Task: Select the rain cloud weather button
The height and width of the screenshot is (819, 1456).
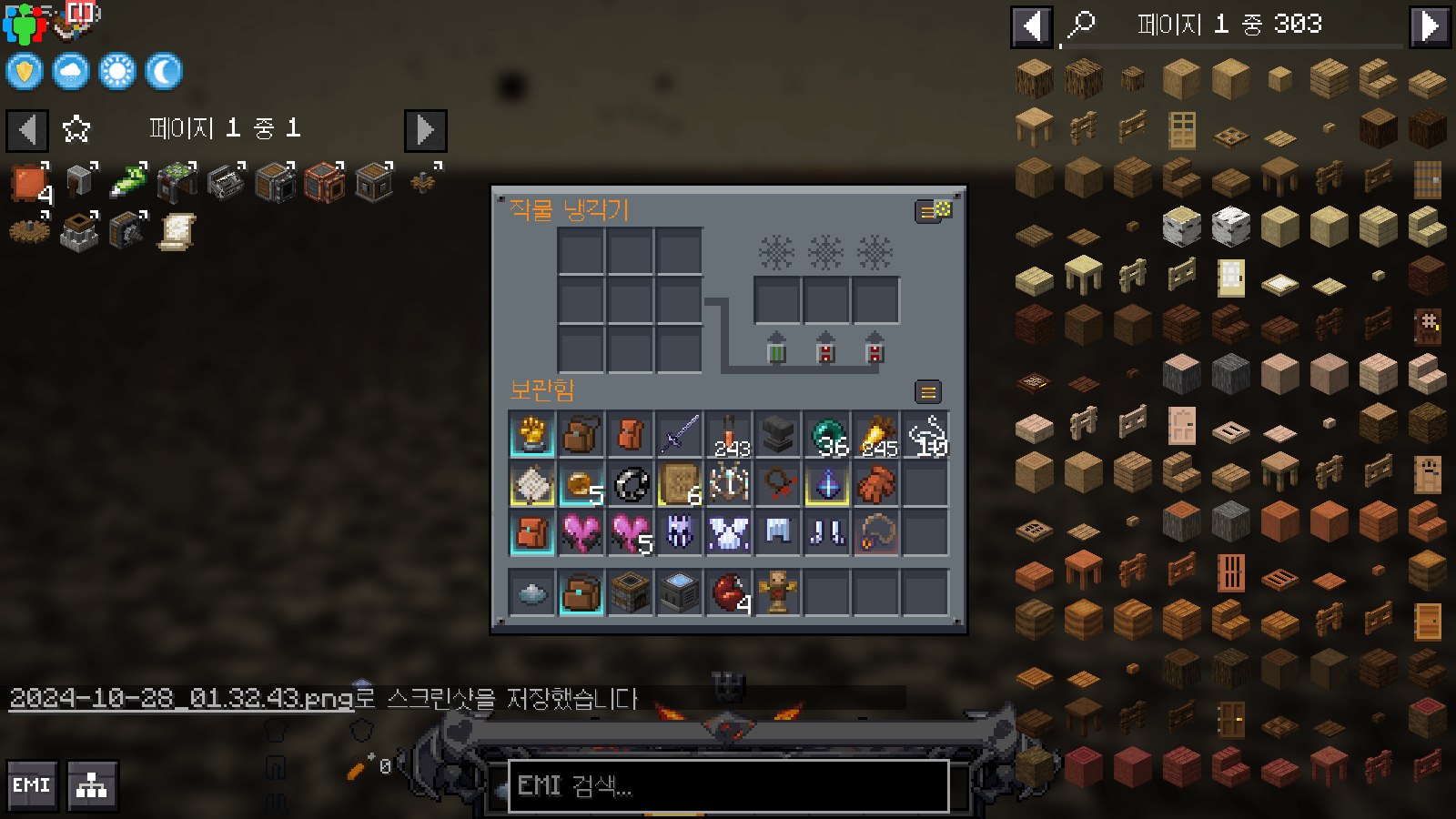Action: [71, 71]
